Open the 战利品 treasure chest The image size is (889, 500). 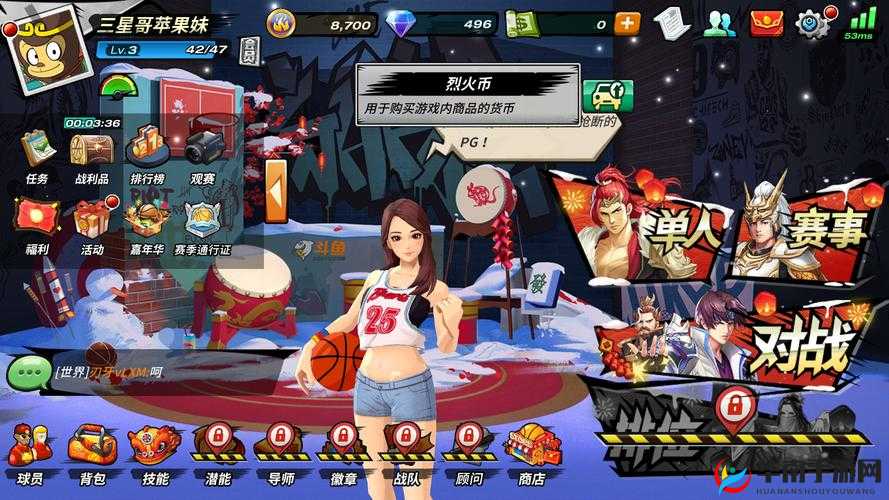click(91, 153)
